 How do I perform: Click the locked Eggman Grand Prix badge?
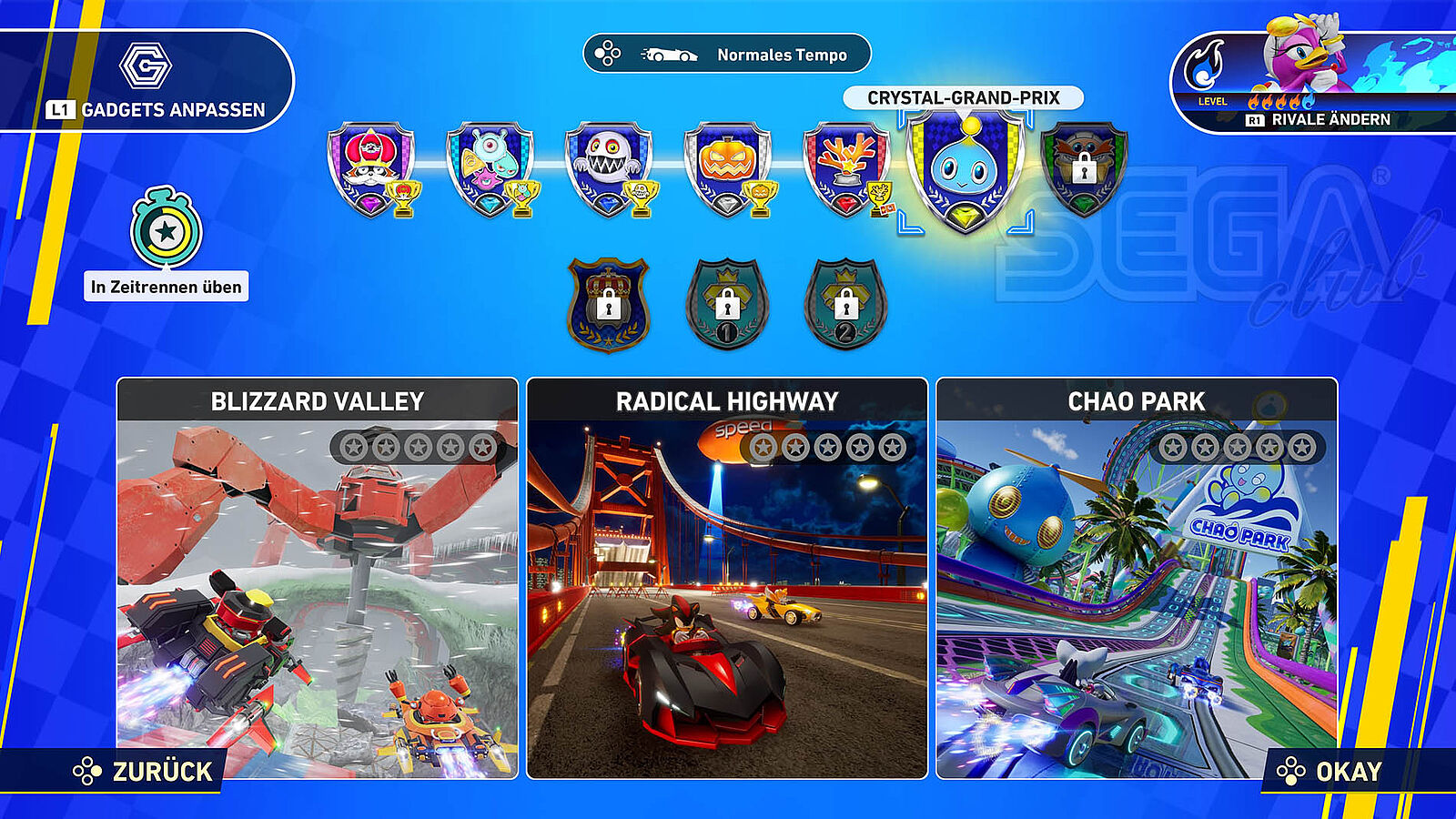coord(1083,168)
